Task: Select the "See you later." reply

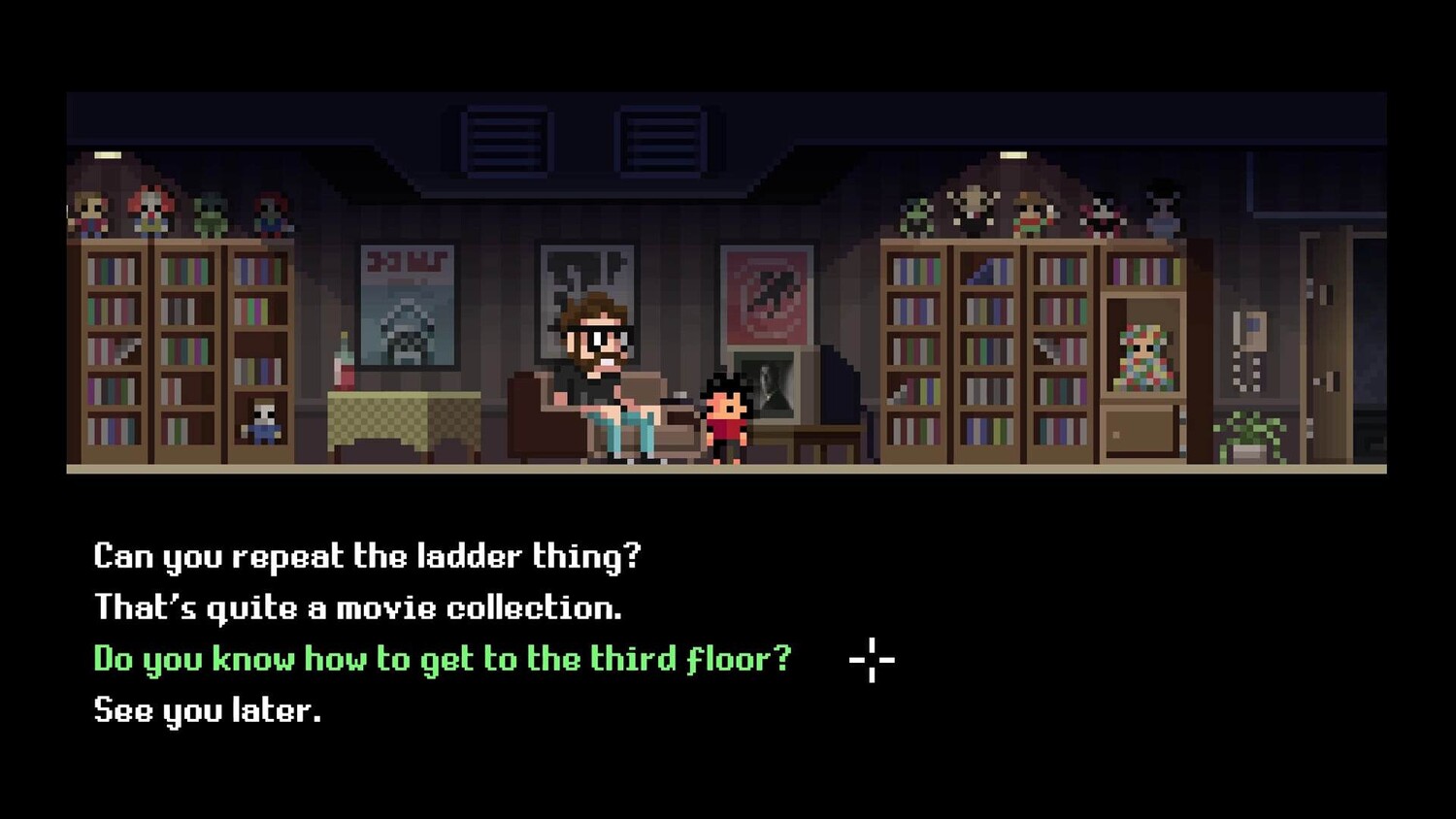Action: 207,710
